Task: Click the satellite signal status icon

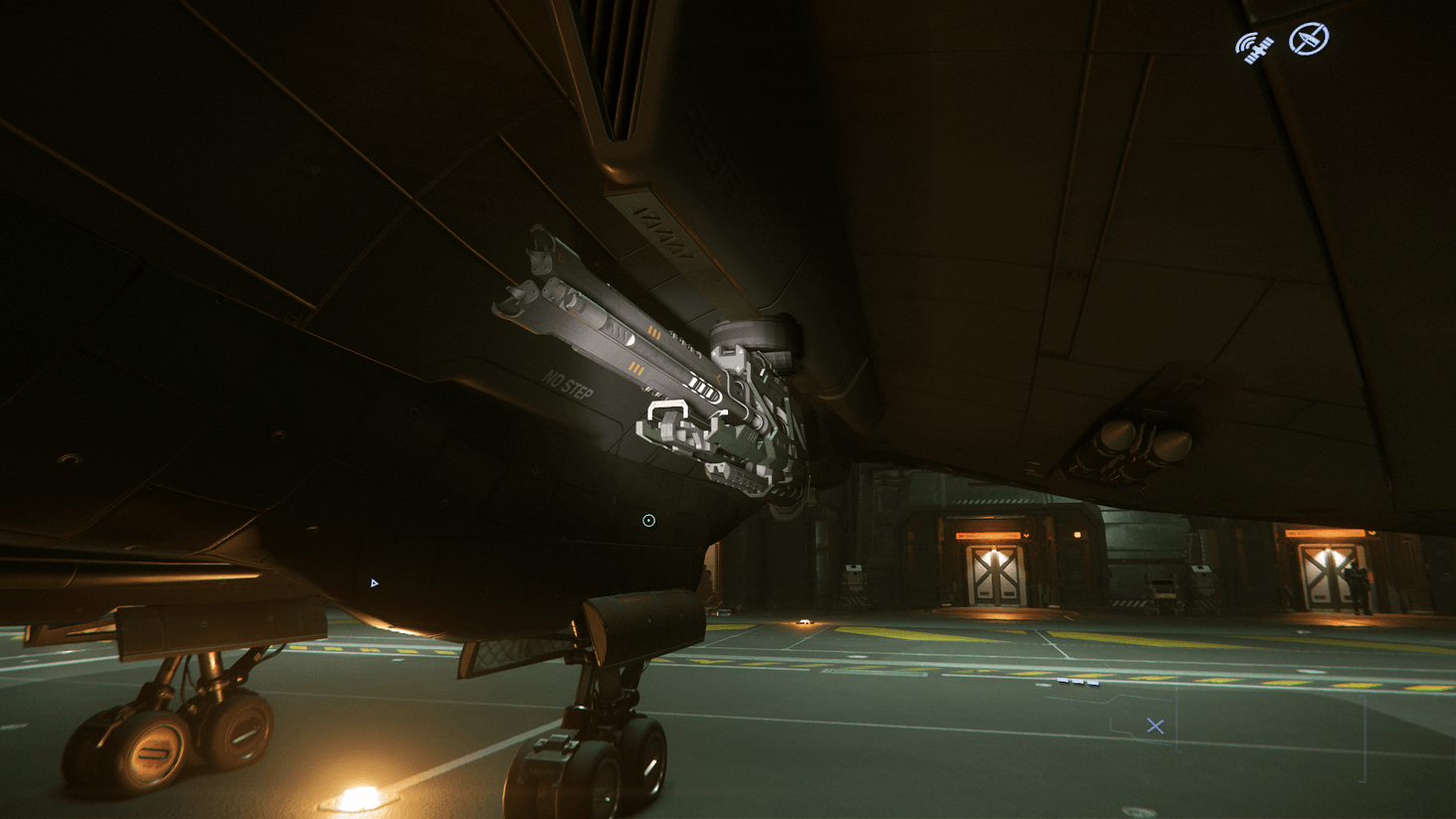Action: click(x=1254, y=46)
